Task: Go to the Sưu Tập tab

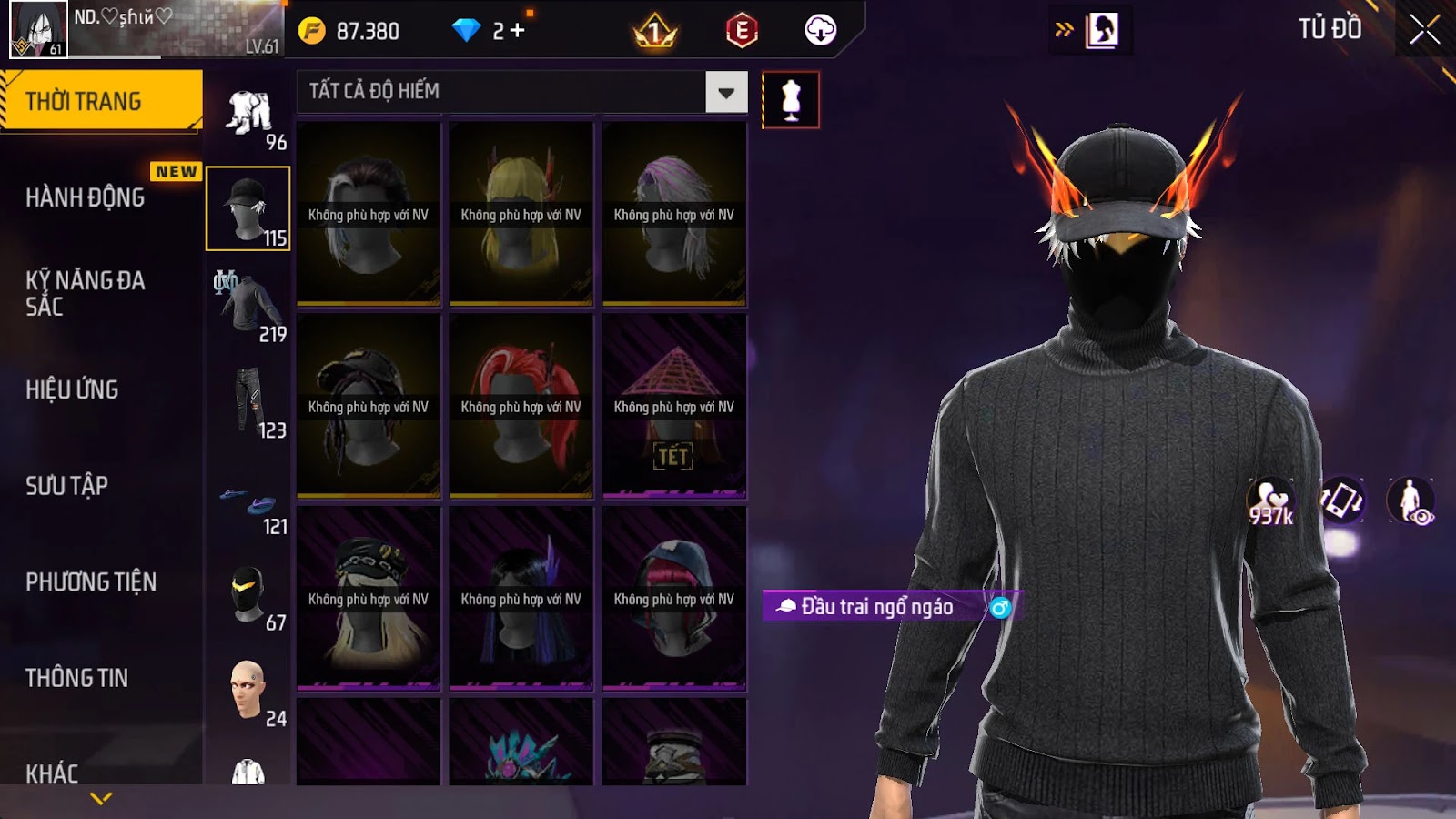Action: 67,486
